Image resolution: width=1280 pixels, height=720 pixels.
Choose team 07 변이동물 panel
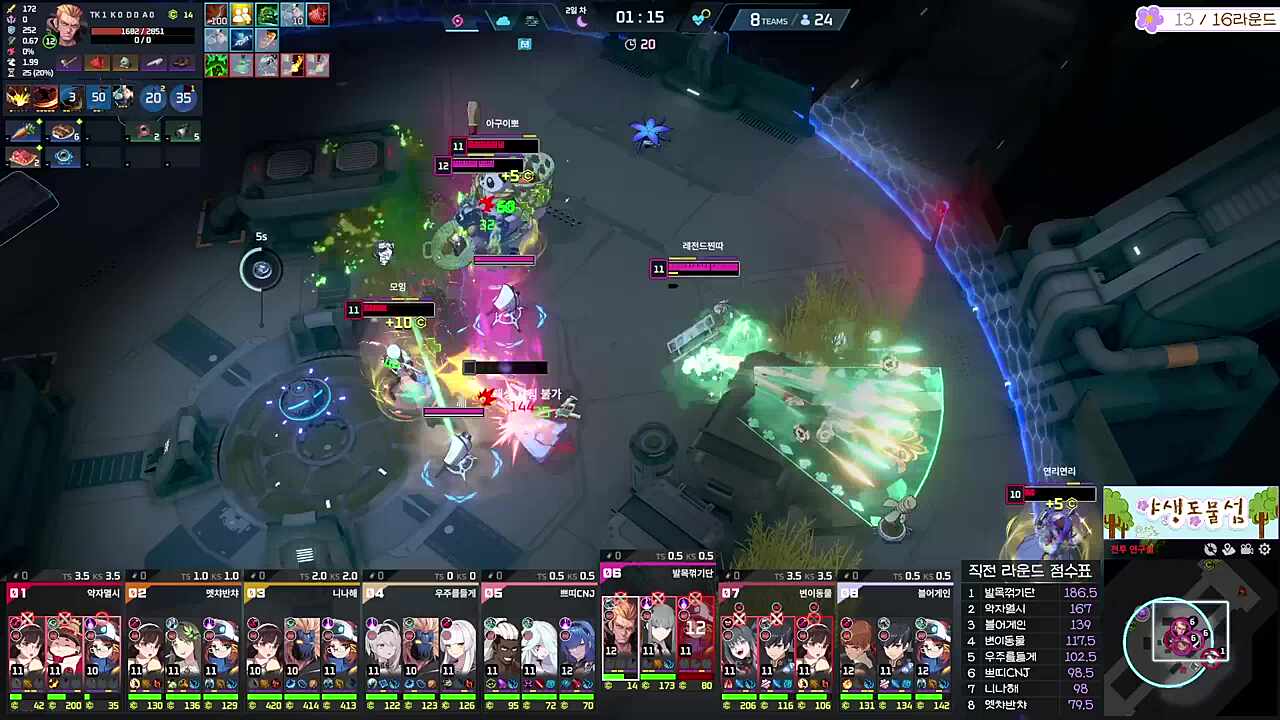778,640
